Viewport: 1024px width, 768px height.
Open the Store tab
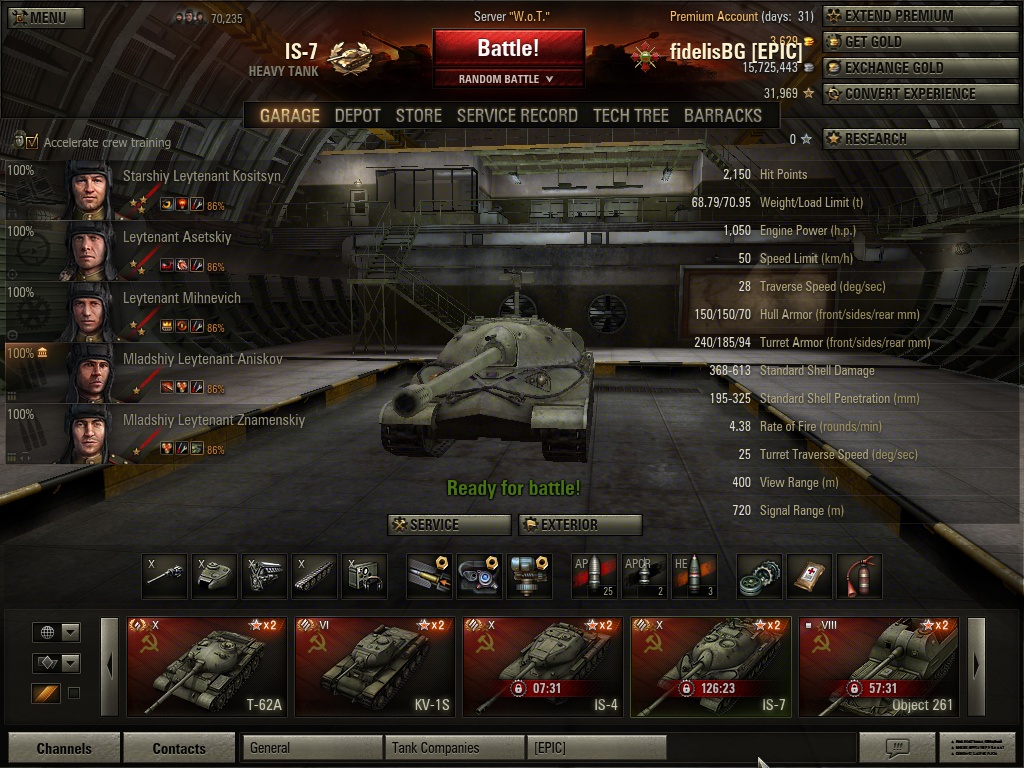click(418, 116)
